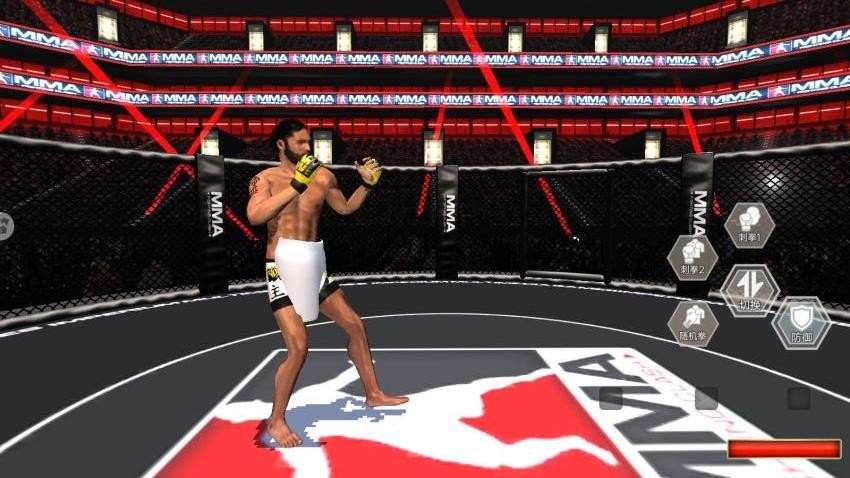Activate the 防御 shield defense button

pos(802,323)
